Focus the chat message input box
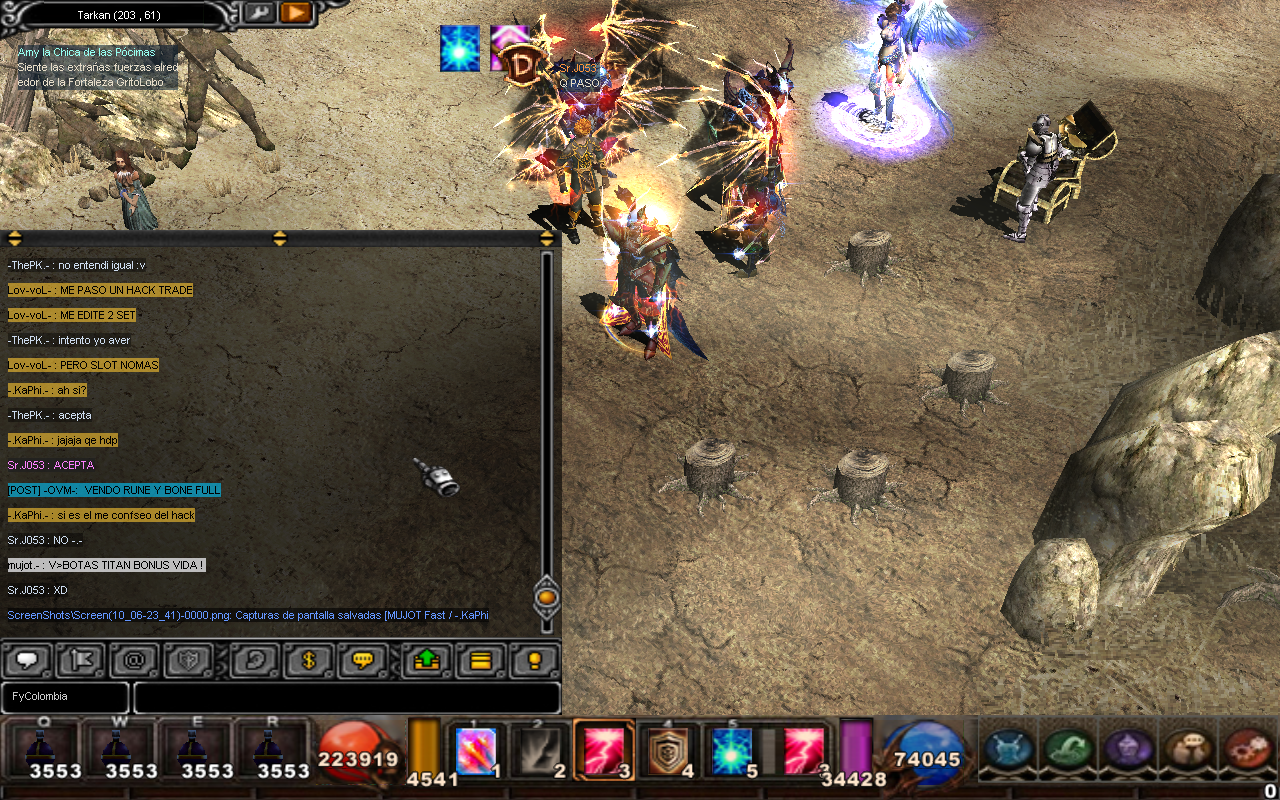The width and height of the screenshot is (1280, 800). point(346,697)
